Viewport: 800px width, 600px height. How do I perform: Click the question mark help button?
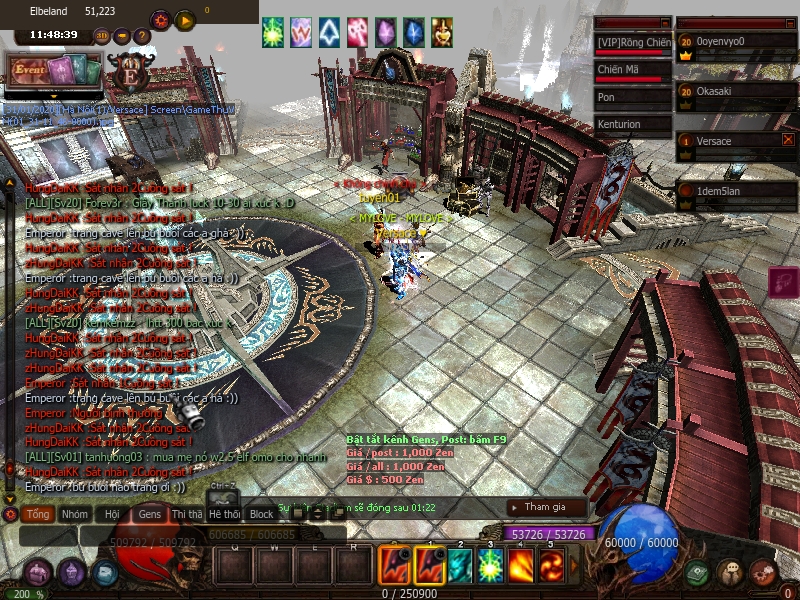(x=142, y=36)
